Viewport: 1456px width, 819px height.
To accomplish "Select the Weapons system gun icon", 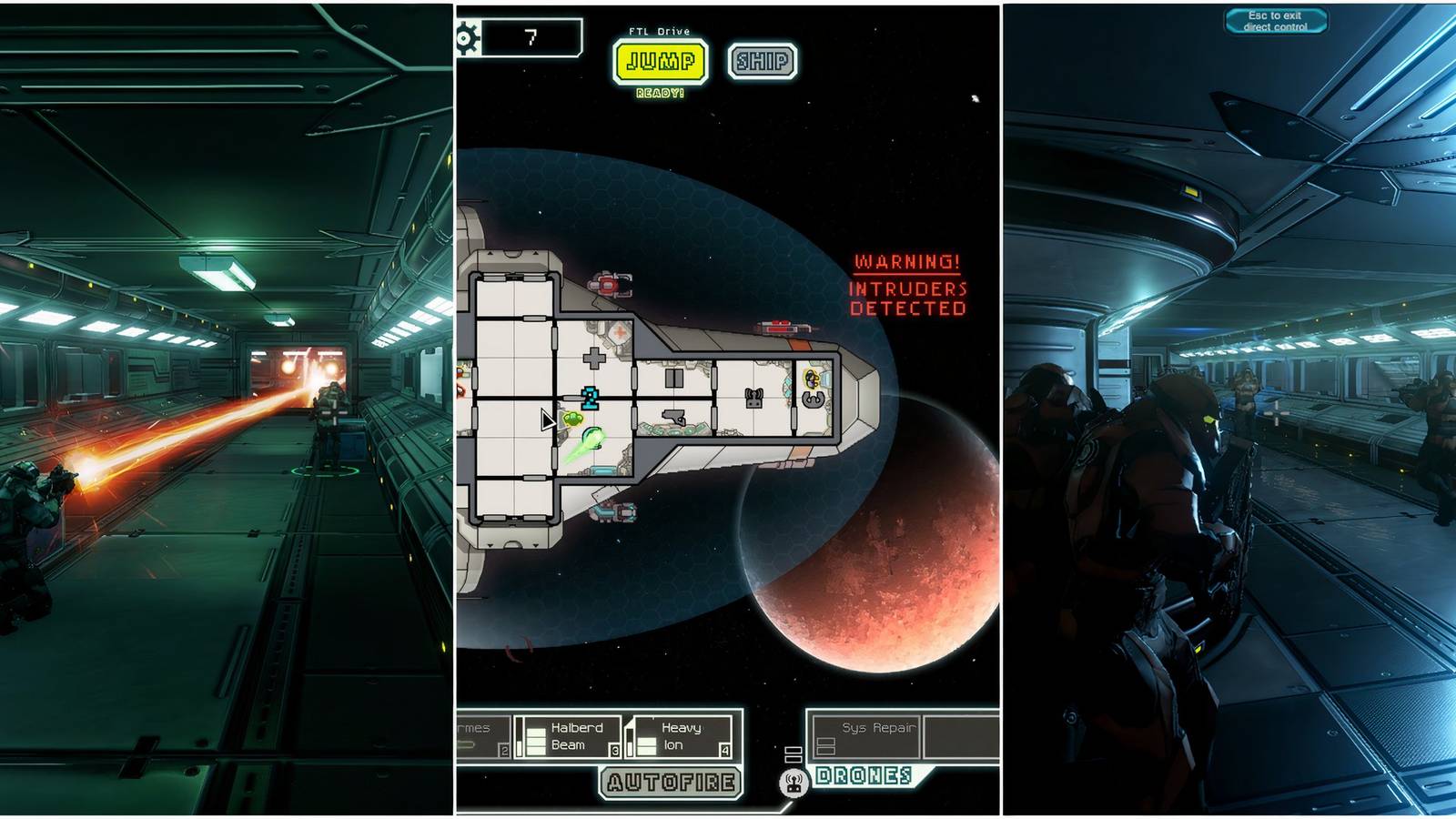I will click(673, 419).
